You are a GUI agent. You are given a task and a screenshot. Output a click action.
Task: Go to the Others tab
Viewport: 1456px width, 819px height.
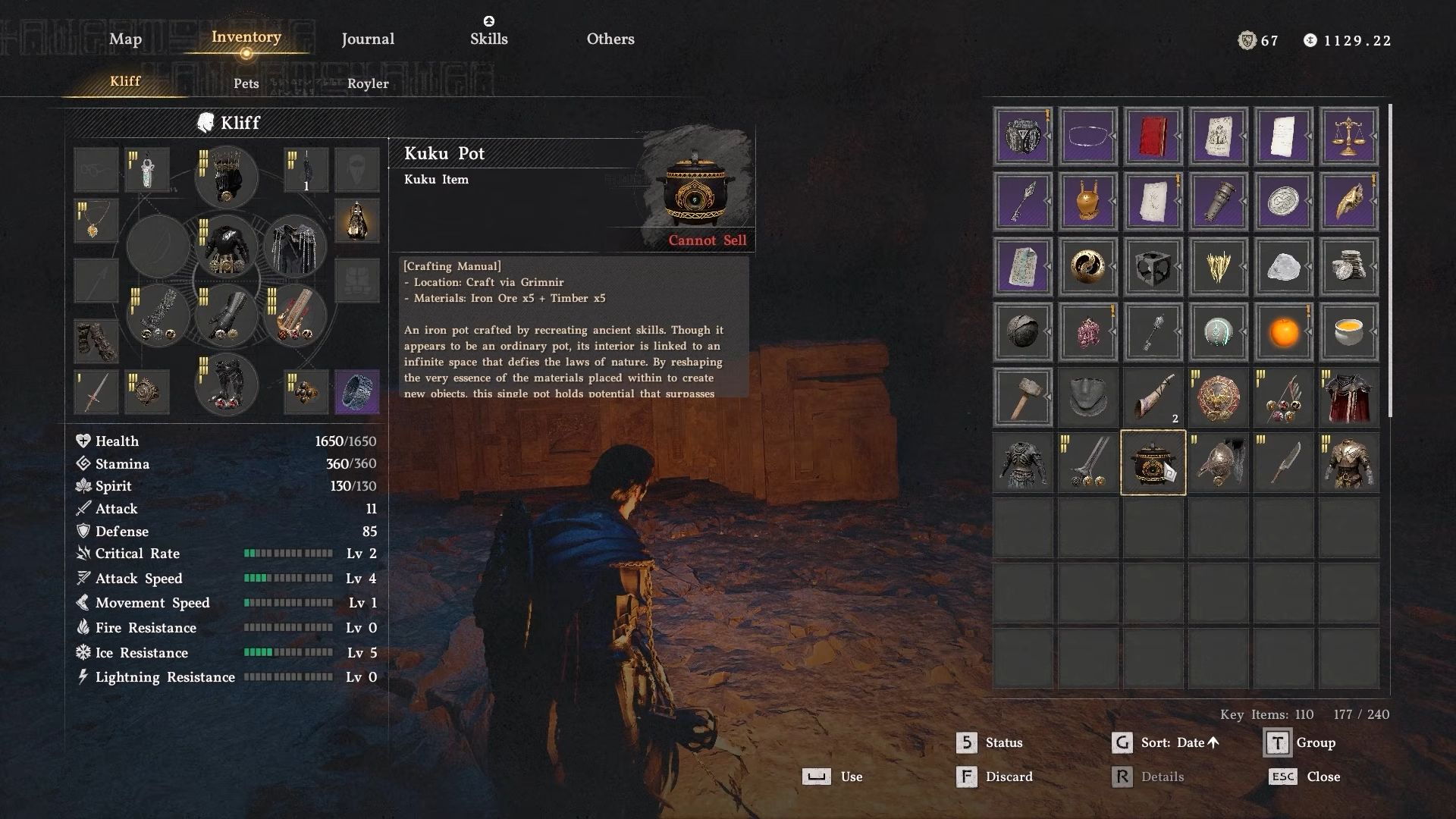[610, 39]
